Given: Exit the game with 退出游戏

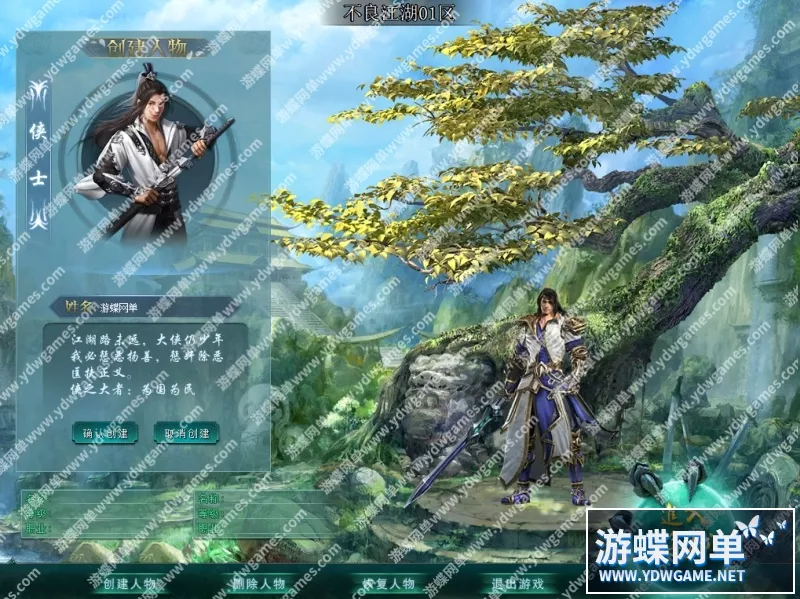Looking at the screenshot, I should tap(517, 584).
